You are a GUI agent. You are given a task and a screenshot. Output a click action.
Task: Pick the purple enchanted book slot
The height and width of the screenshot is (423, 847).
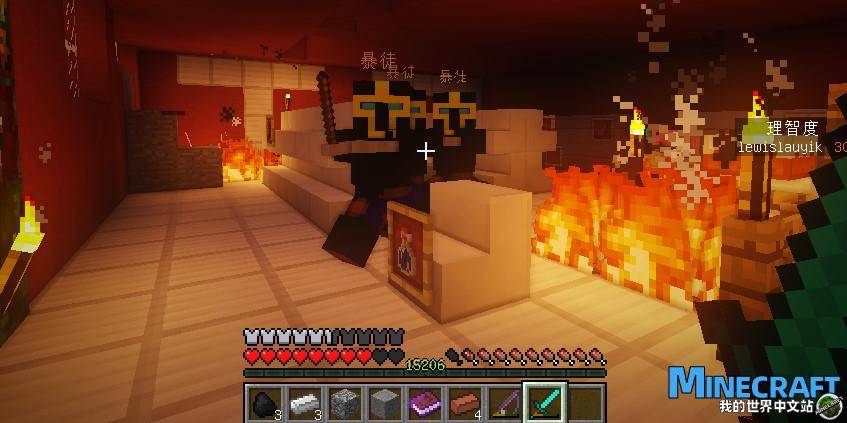coord(423,403)
